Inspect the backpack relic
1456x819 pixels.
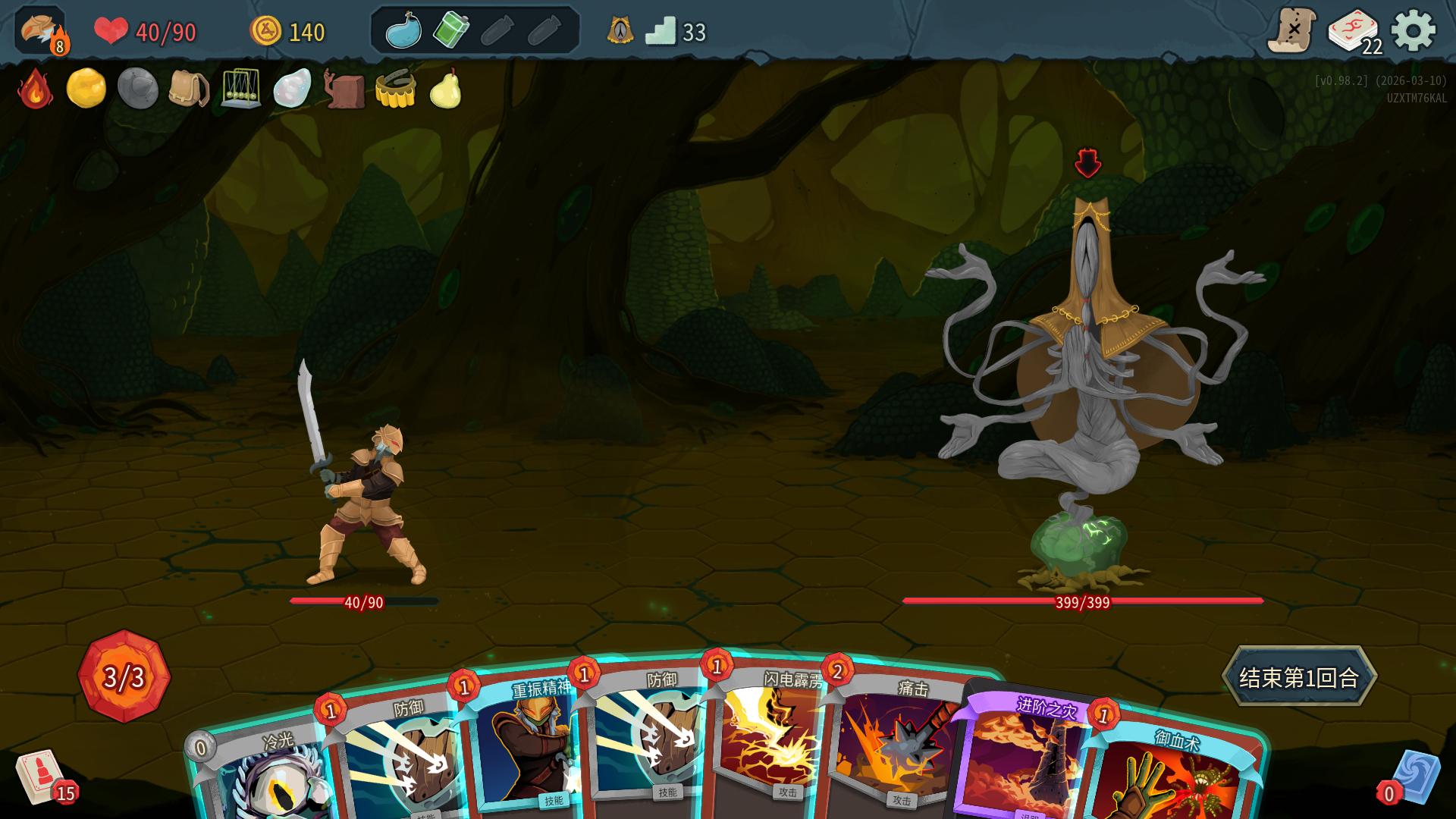pos(189,89)
